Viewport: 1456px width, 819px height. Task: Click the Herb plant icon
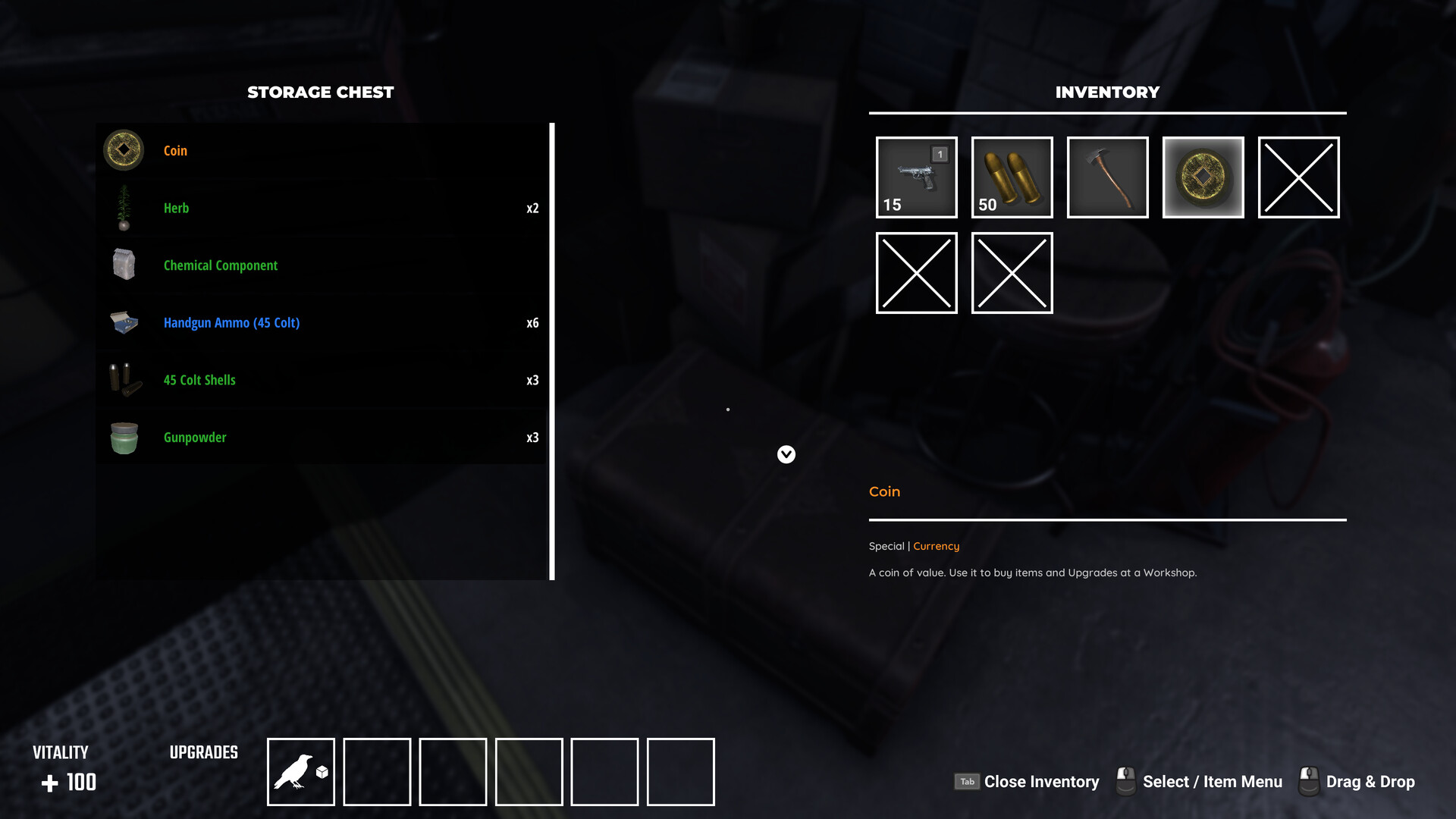point(124,208)
